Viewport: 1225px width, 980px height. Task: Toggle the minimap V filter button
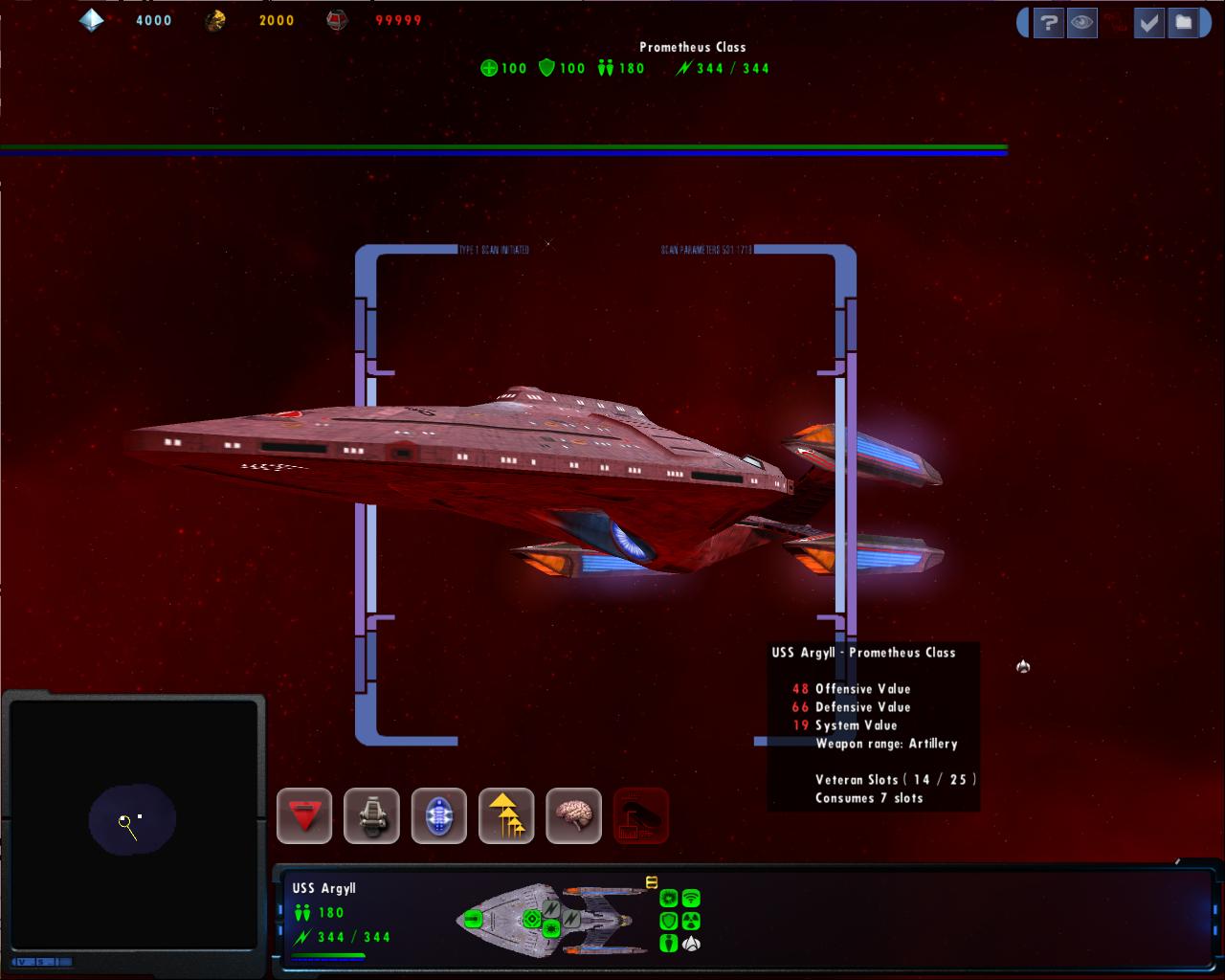tap(21, 961)
